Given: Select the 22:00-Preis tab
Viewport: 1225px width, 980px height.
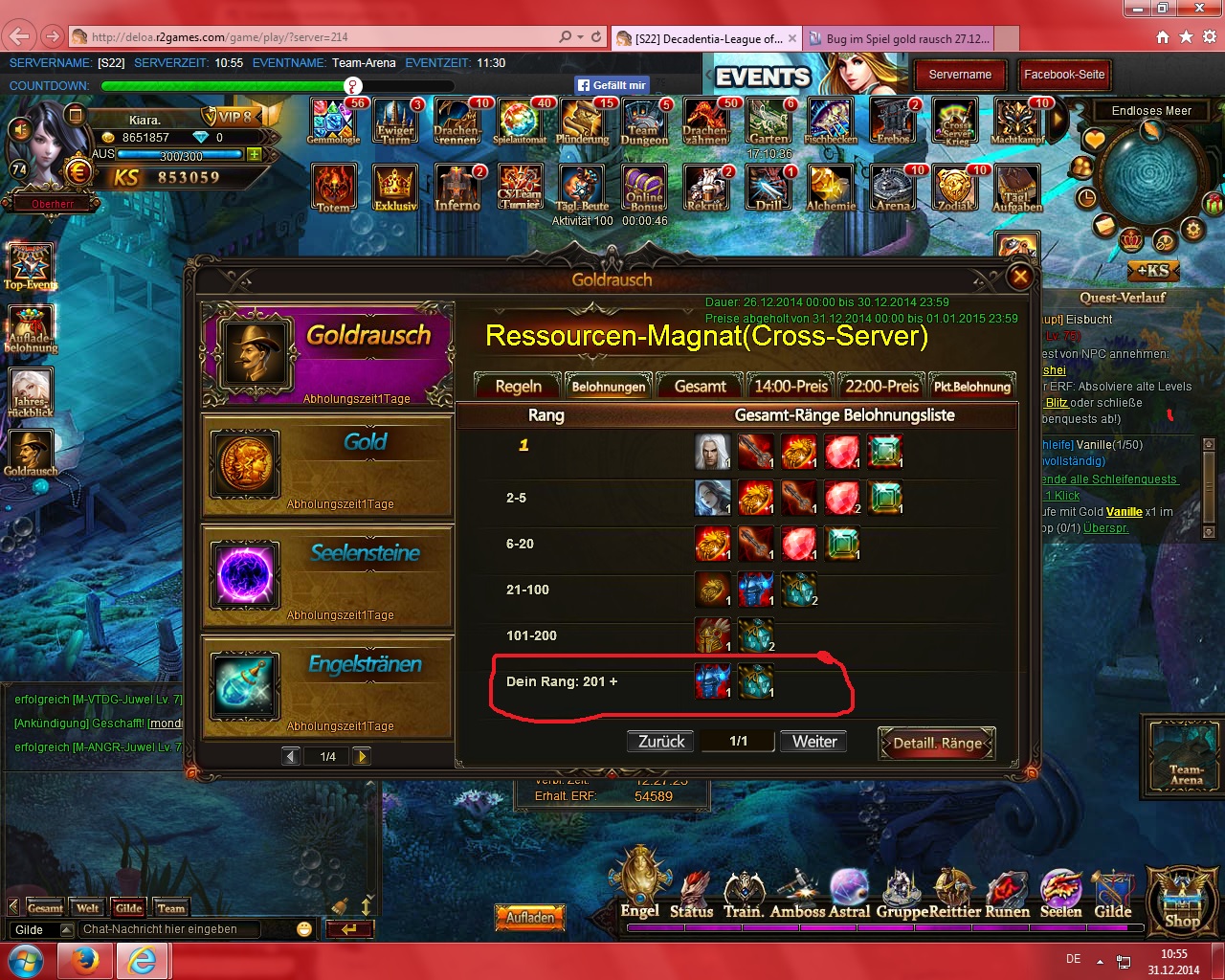Looking at the screenshot, I should click(881, 387).
